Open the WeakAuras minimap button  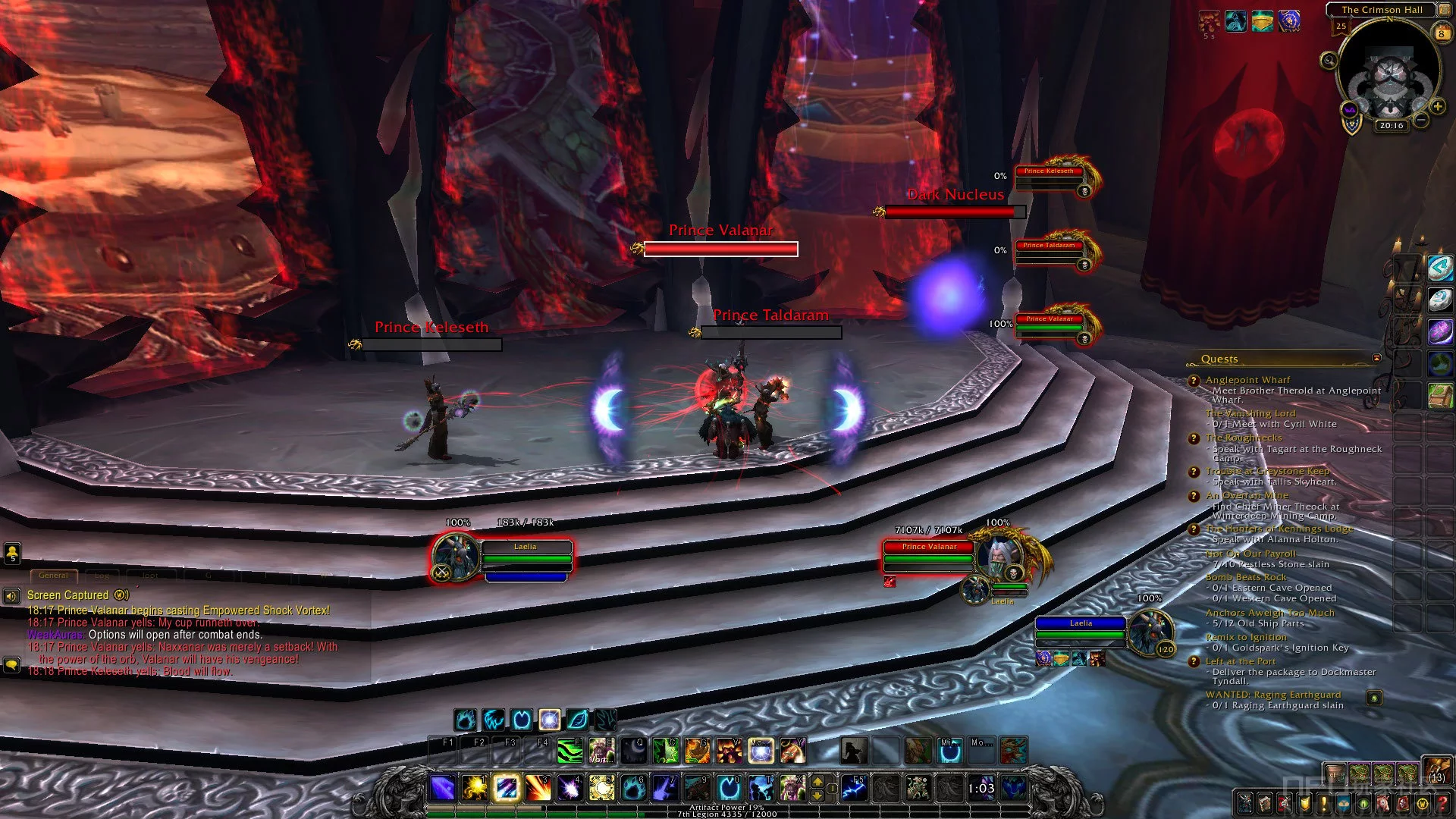coord(1350,111)
